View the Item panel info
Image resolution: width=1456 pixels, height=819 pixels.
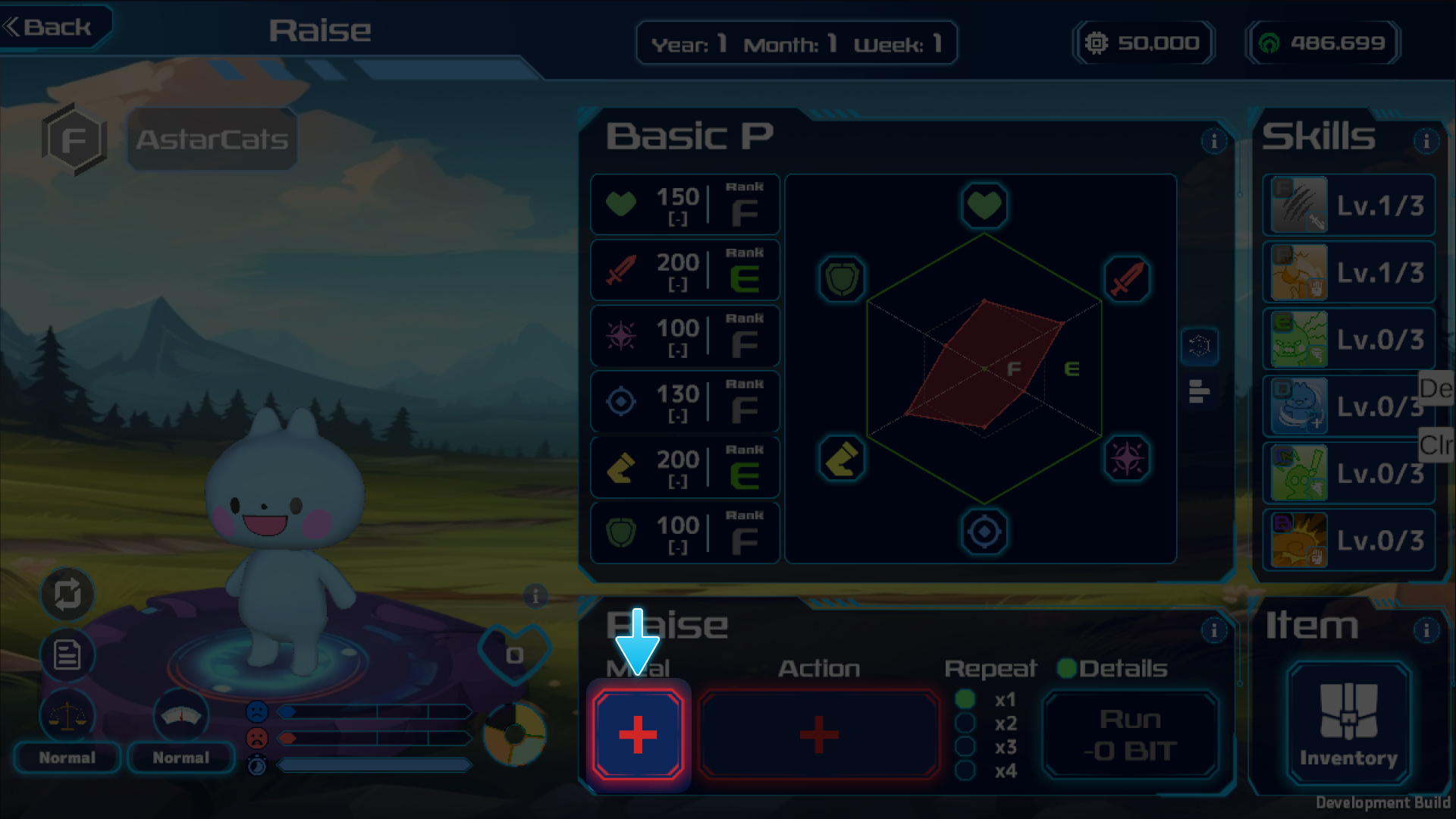tap(1426, 630)
